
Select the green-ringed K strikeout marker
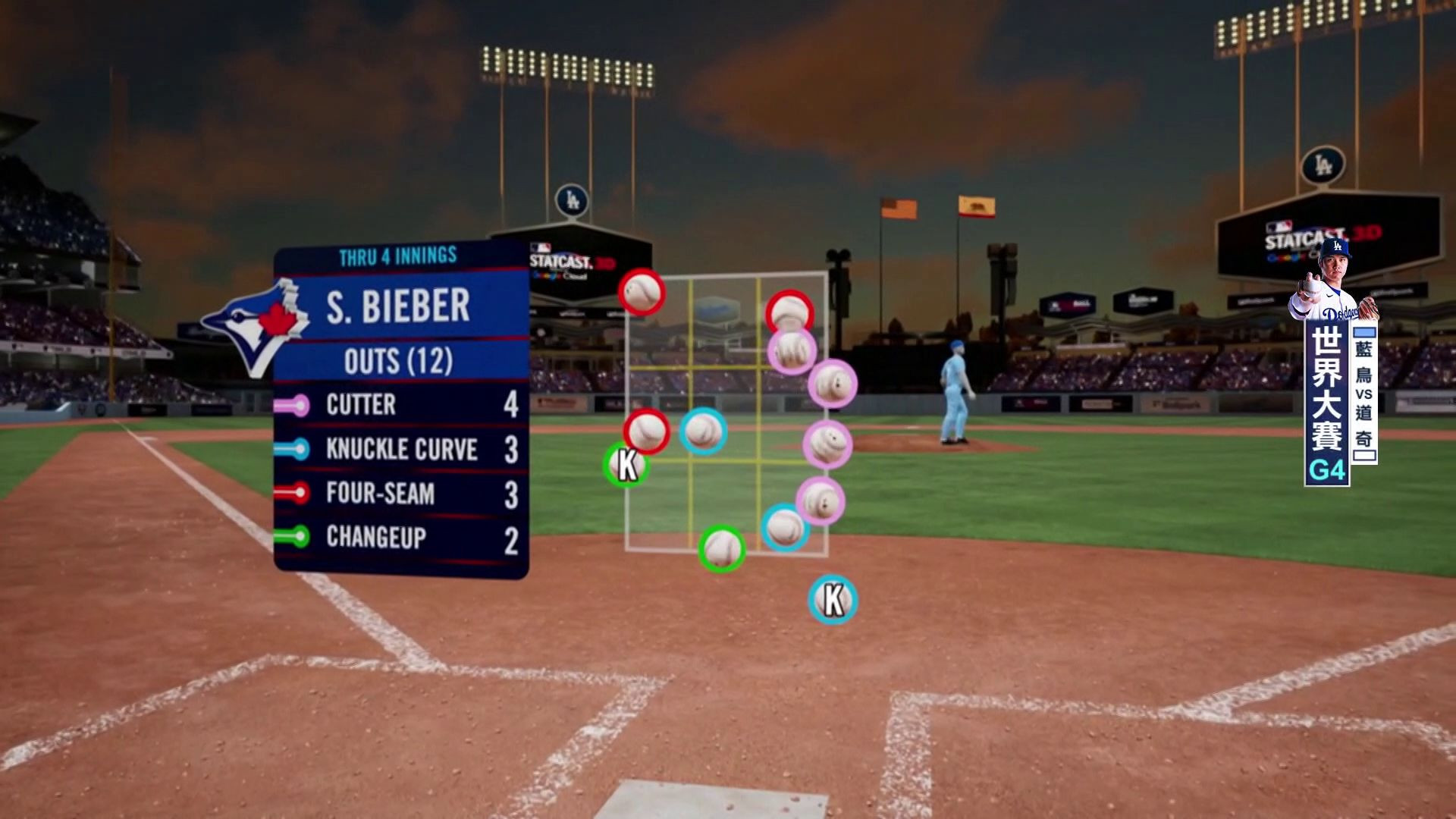click(626, 465)
